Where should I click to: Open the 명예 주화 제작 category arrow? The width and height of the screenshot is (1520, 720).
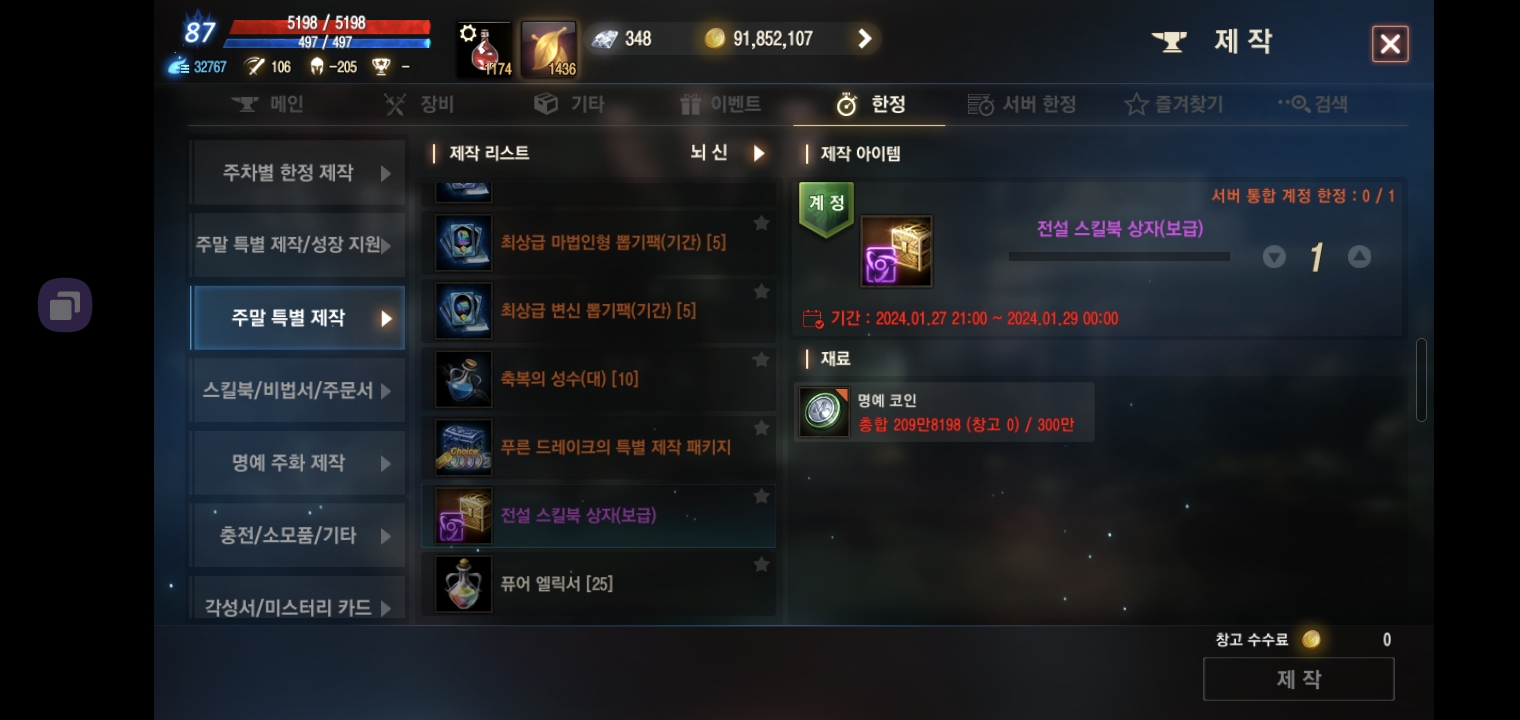(x=386, y=463)
